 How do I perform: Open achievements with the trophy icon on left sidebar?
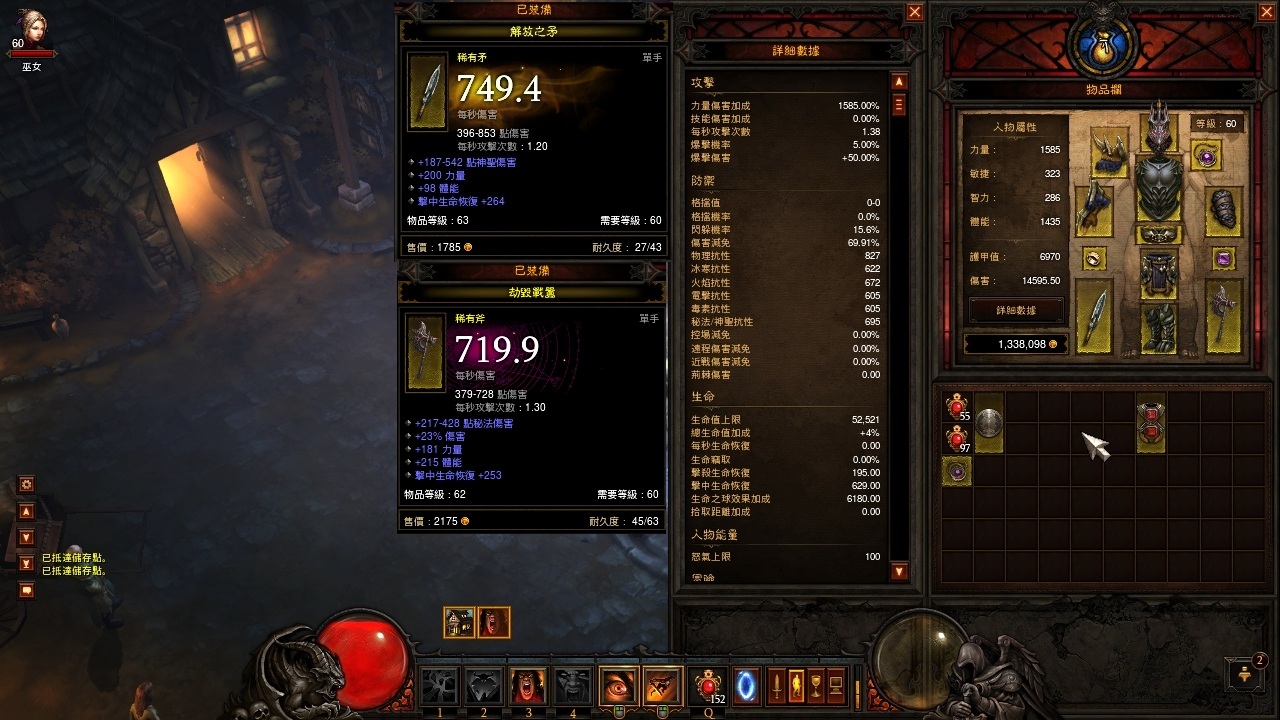tap(24, 564)
